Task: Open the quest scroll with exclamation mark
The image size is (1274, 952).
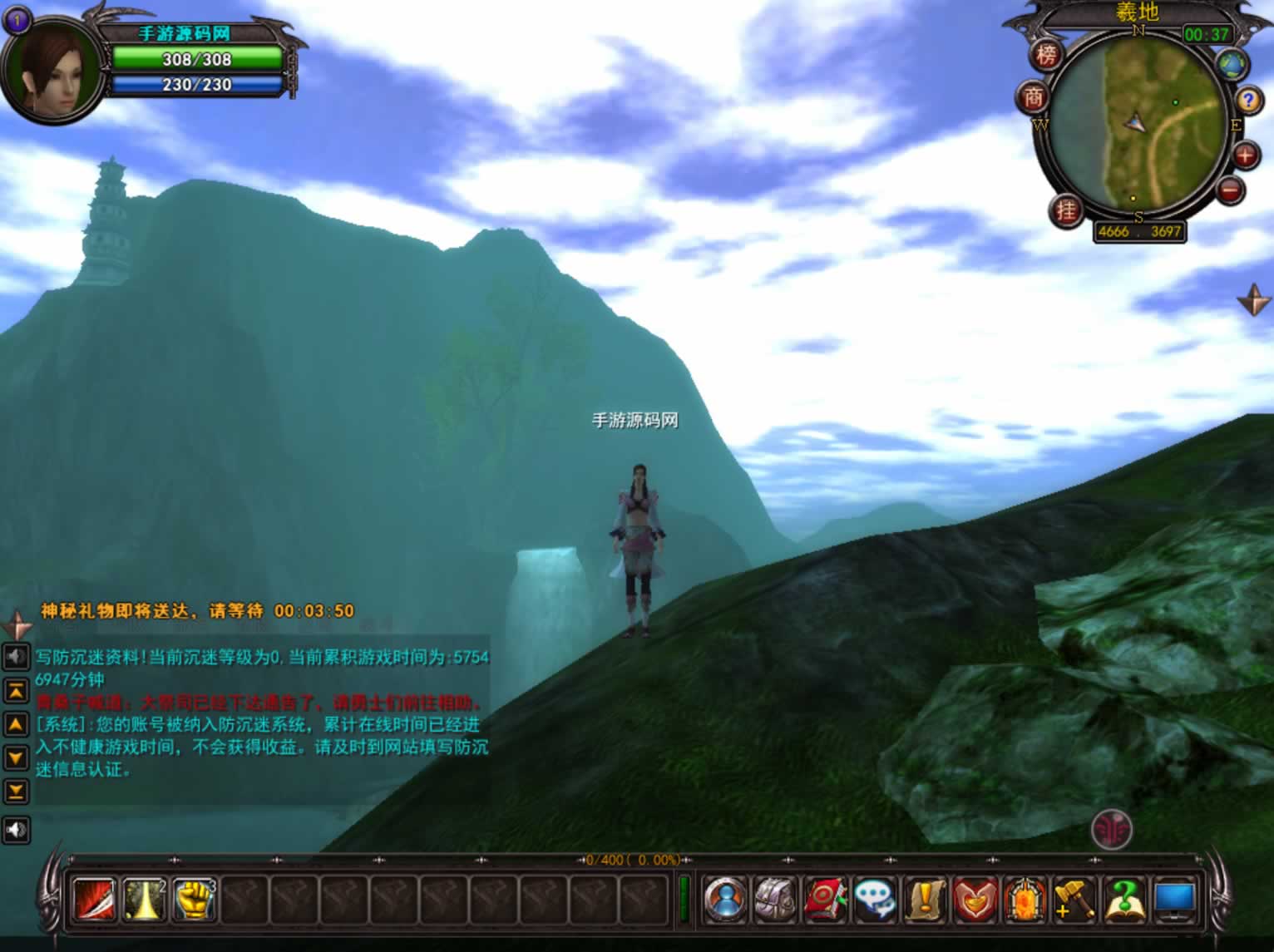Action: tap(926, 900)
